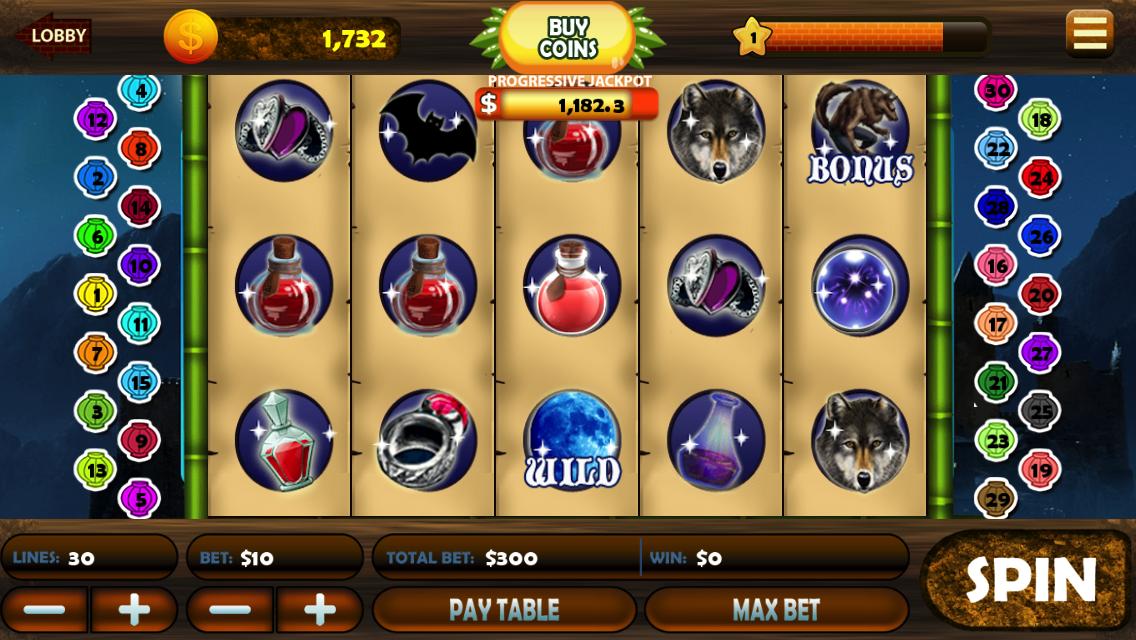The image size is (1136, 640).
Task: Select payline marker number 27
Action: pos(1040,353)
